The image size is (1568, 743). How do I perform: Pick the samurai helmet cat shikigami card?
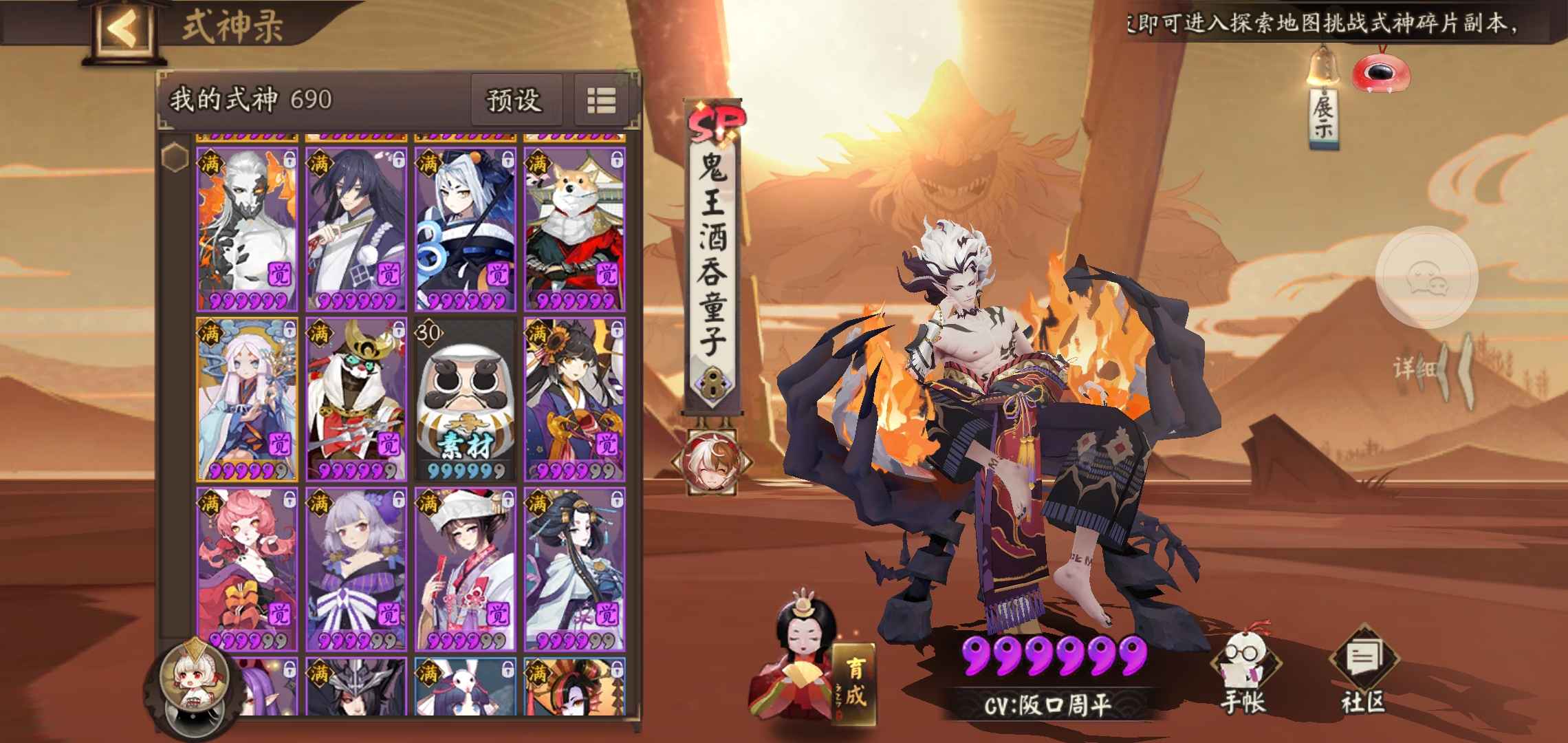355,399
